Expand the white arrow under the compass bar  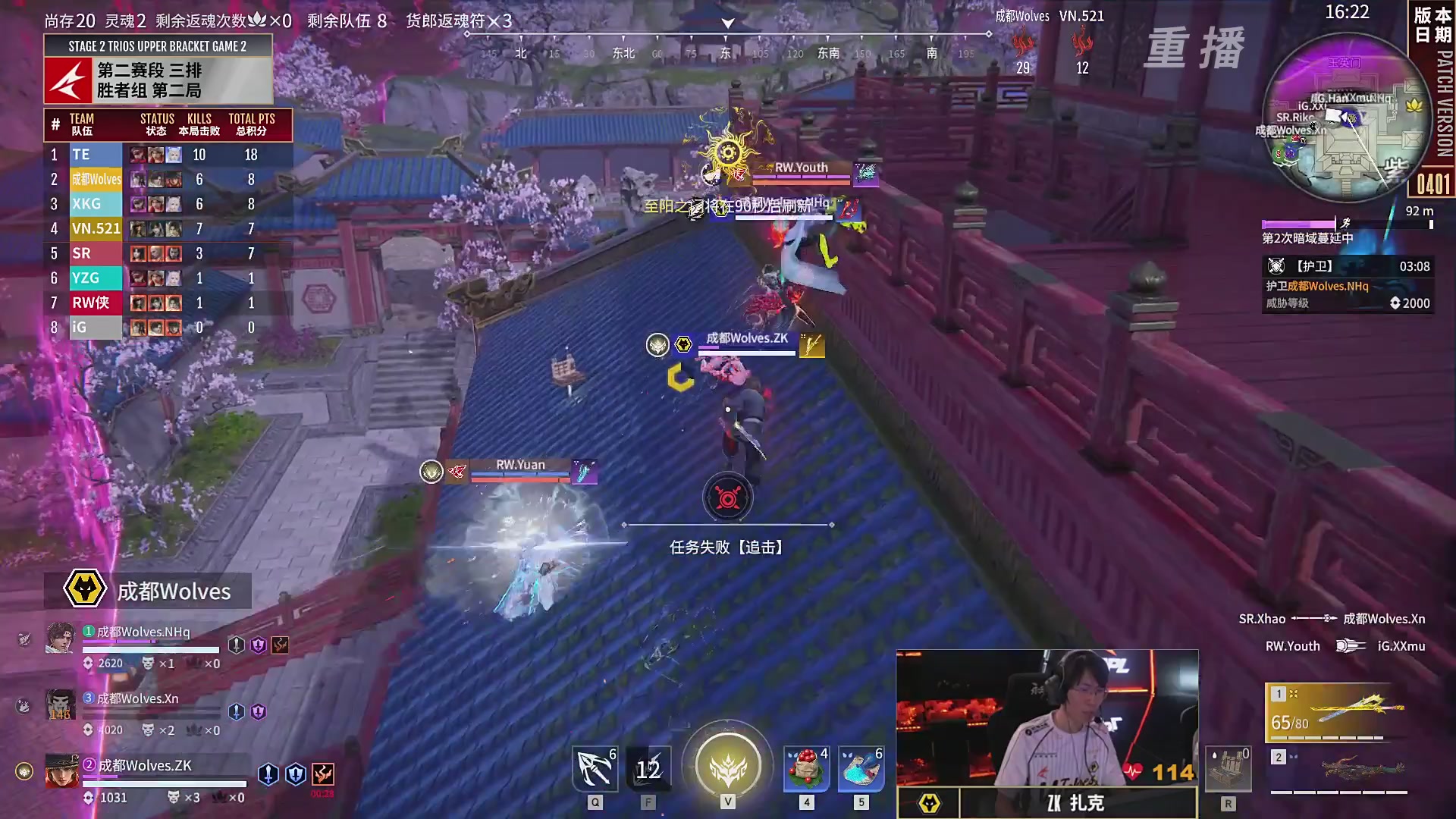coord(727,24)
